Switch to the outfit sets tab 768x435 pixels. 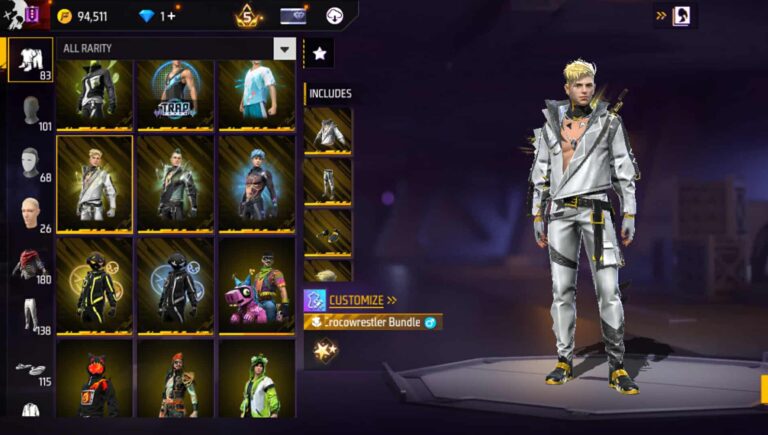[30, 59]
